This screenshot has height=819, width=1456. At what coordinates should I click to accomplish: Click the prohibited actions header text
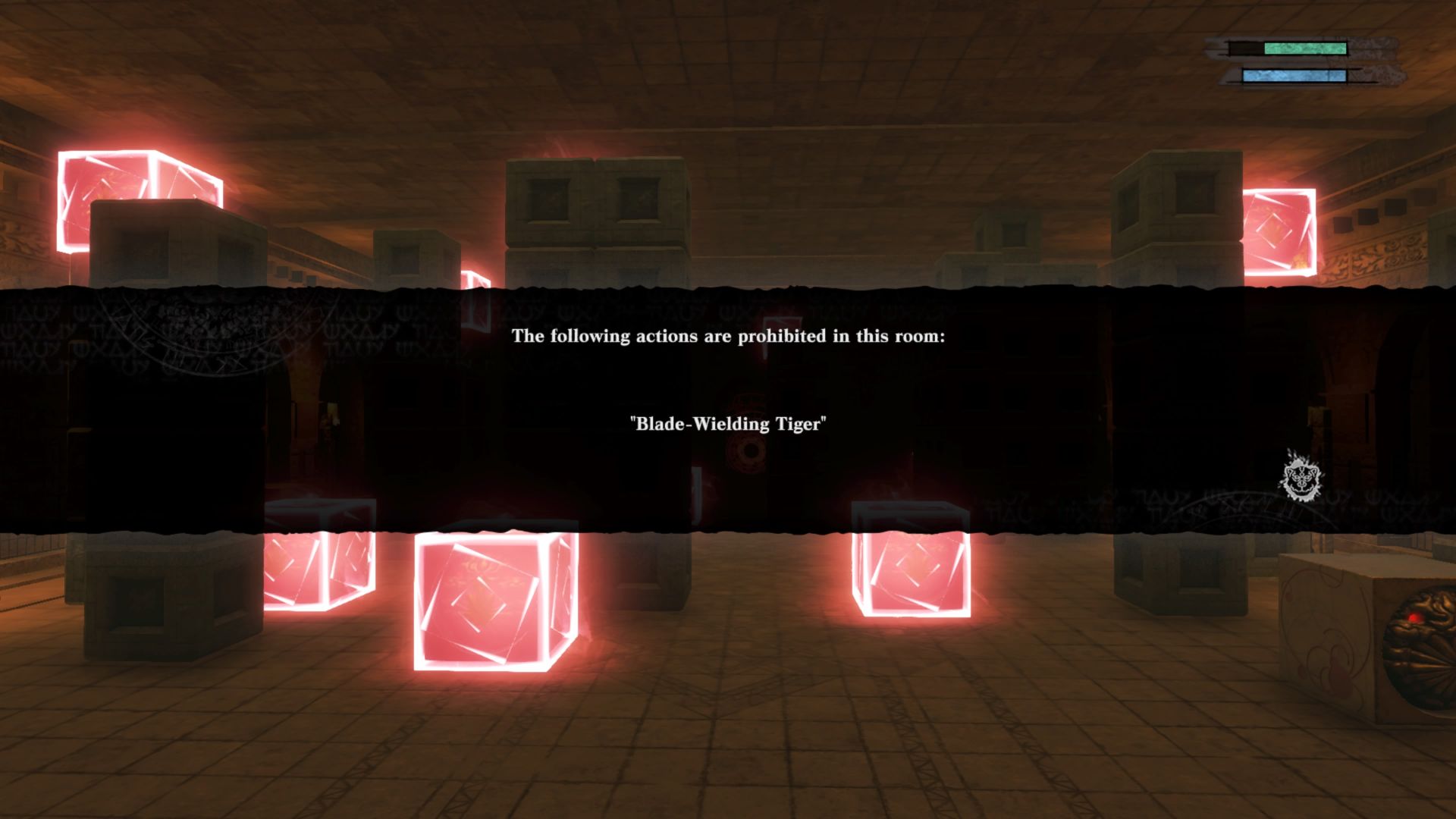click(728, 338)
